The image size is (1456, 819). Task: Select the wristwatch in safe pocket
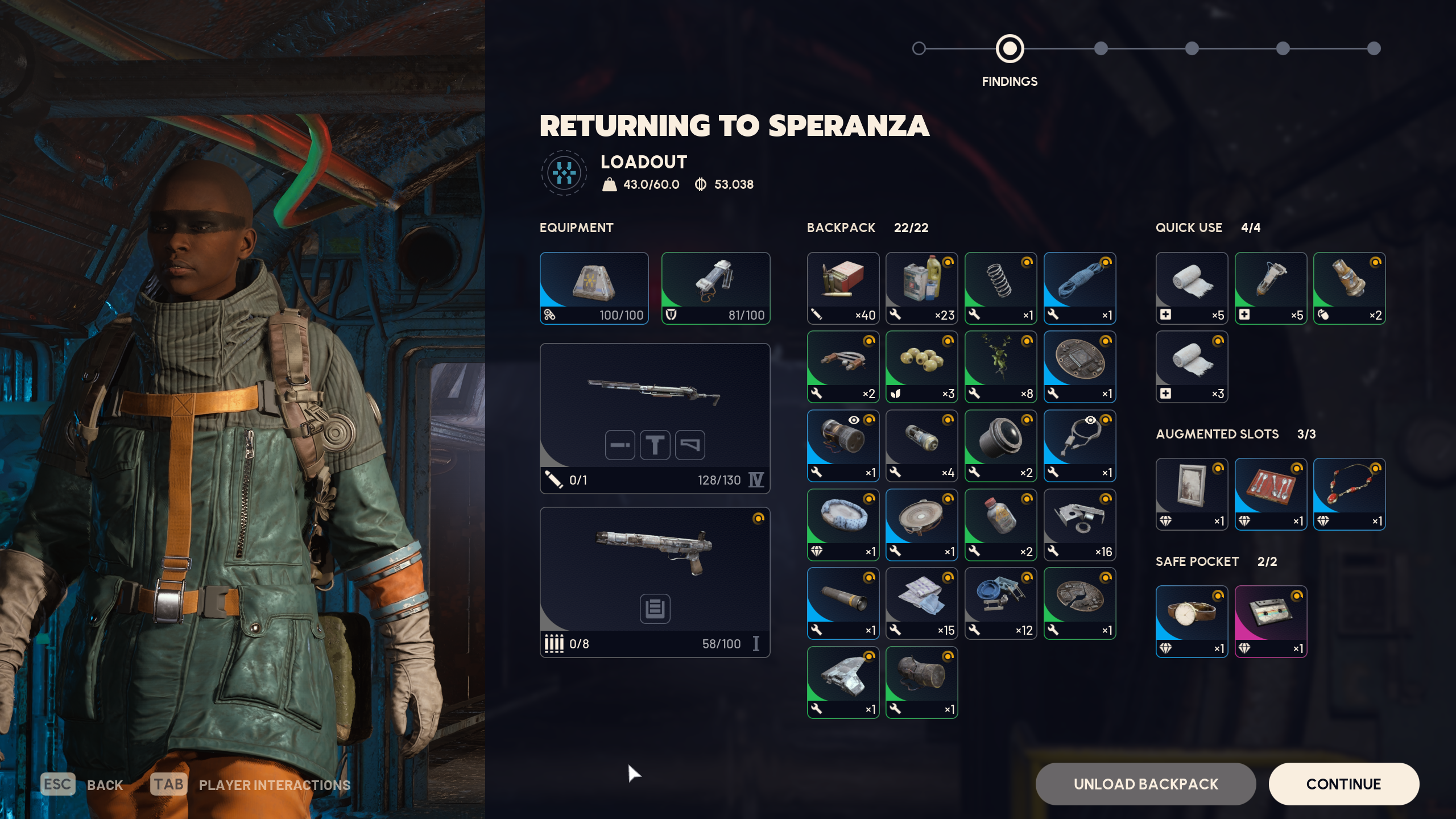click(x=1192, y=621)
